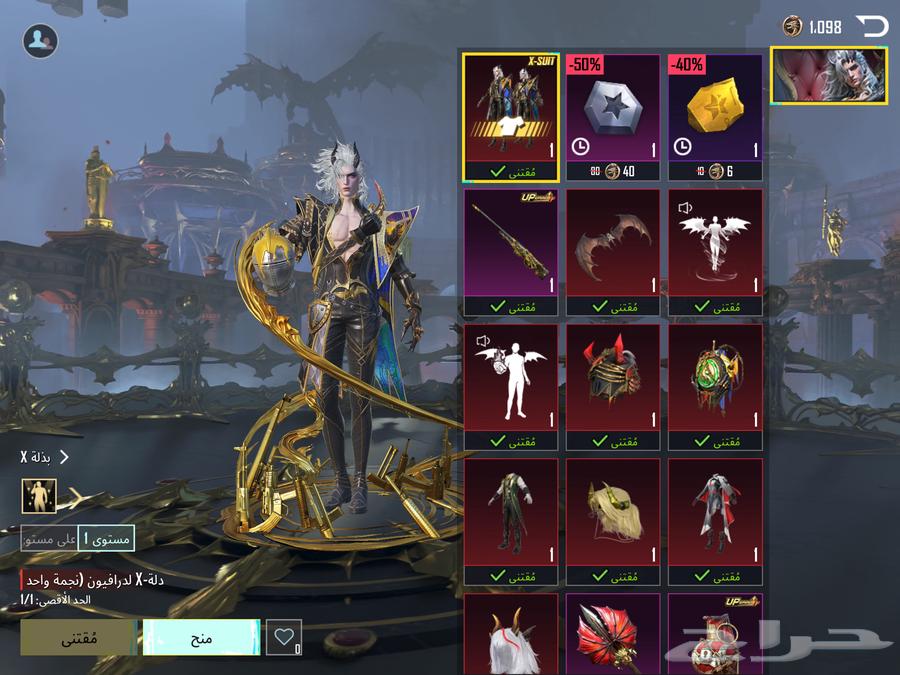Viewport: 900px width, 675px height.
Task: Click the back arrow button
Action: (x=871, y=26)
